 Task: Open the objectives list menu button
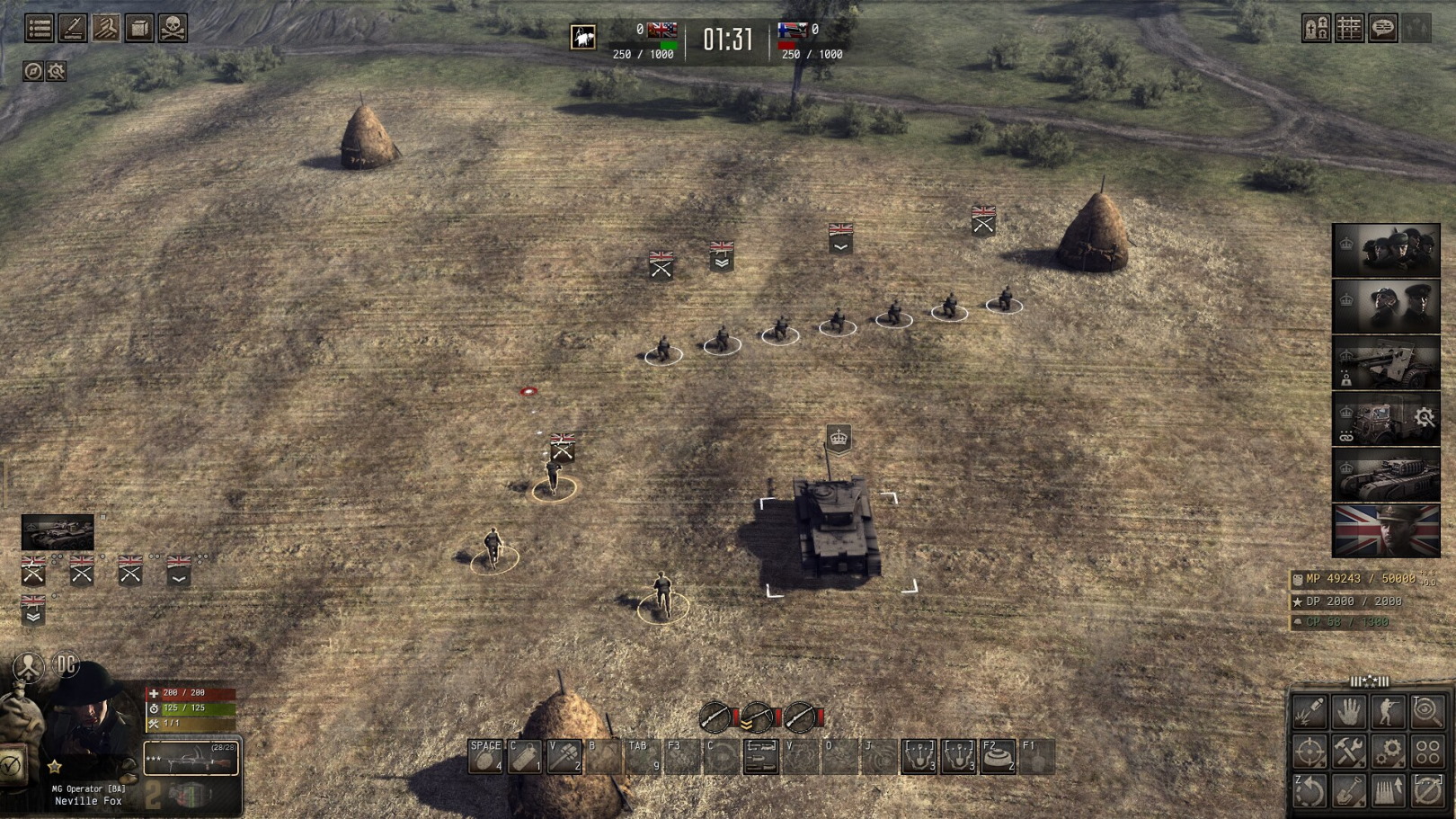(x=39, y=29)
